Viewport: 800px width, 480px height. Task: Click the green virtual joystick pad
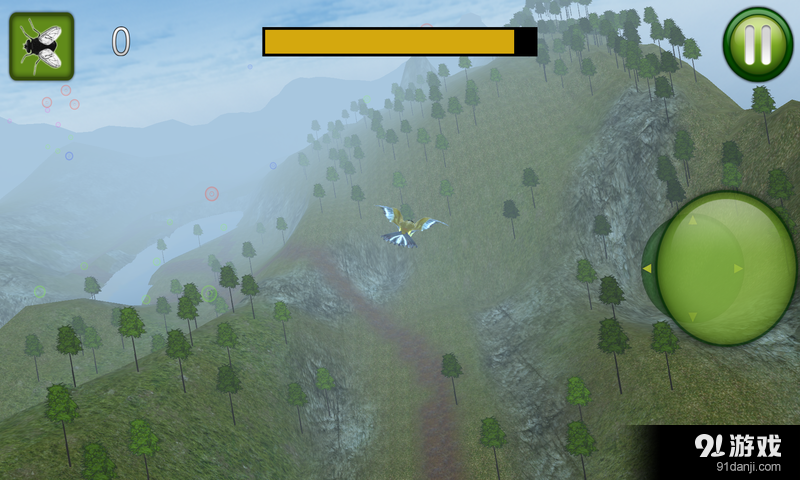(725, 268)
